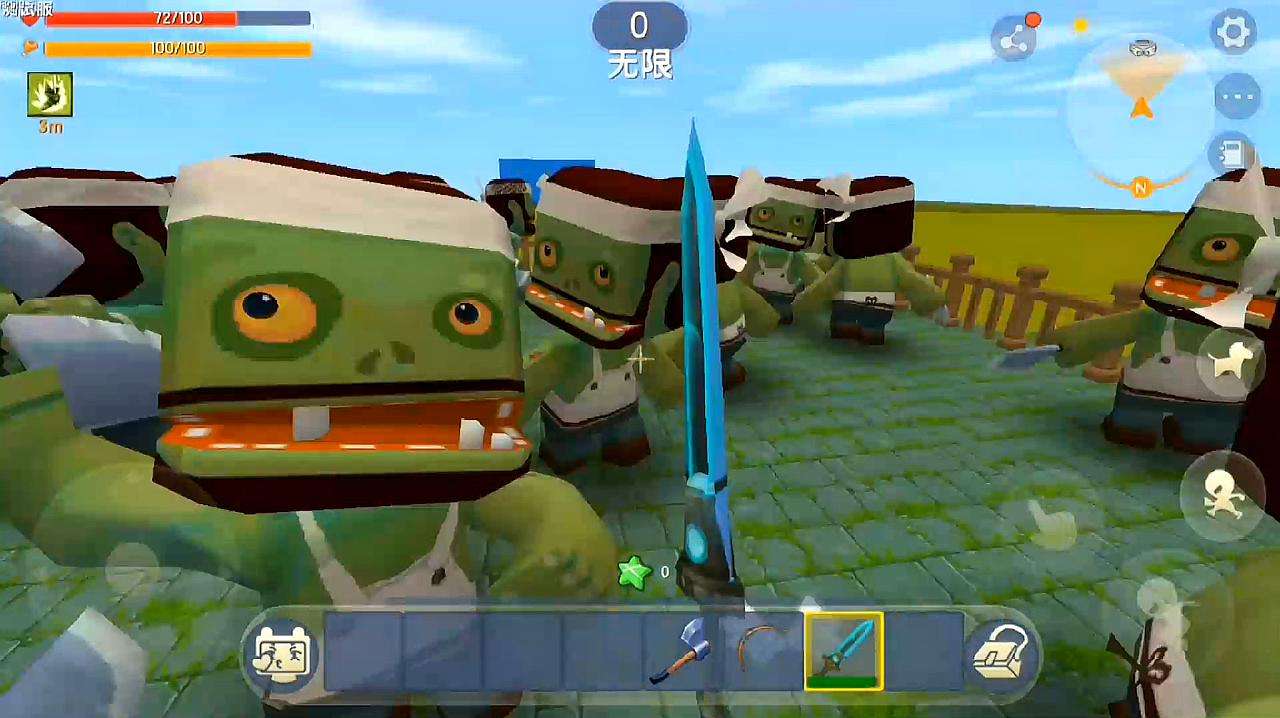Select the bow hotbar slot
This screenshot has height=718, width=1280.
click(x=763, y=651)
